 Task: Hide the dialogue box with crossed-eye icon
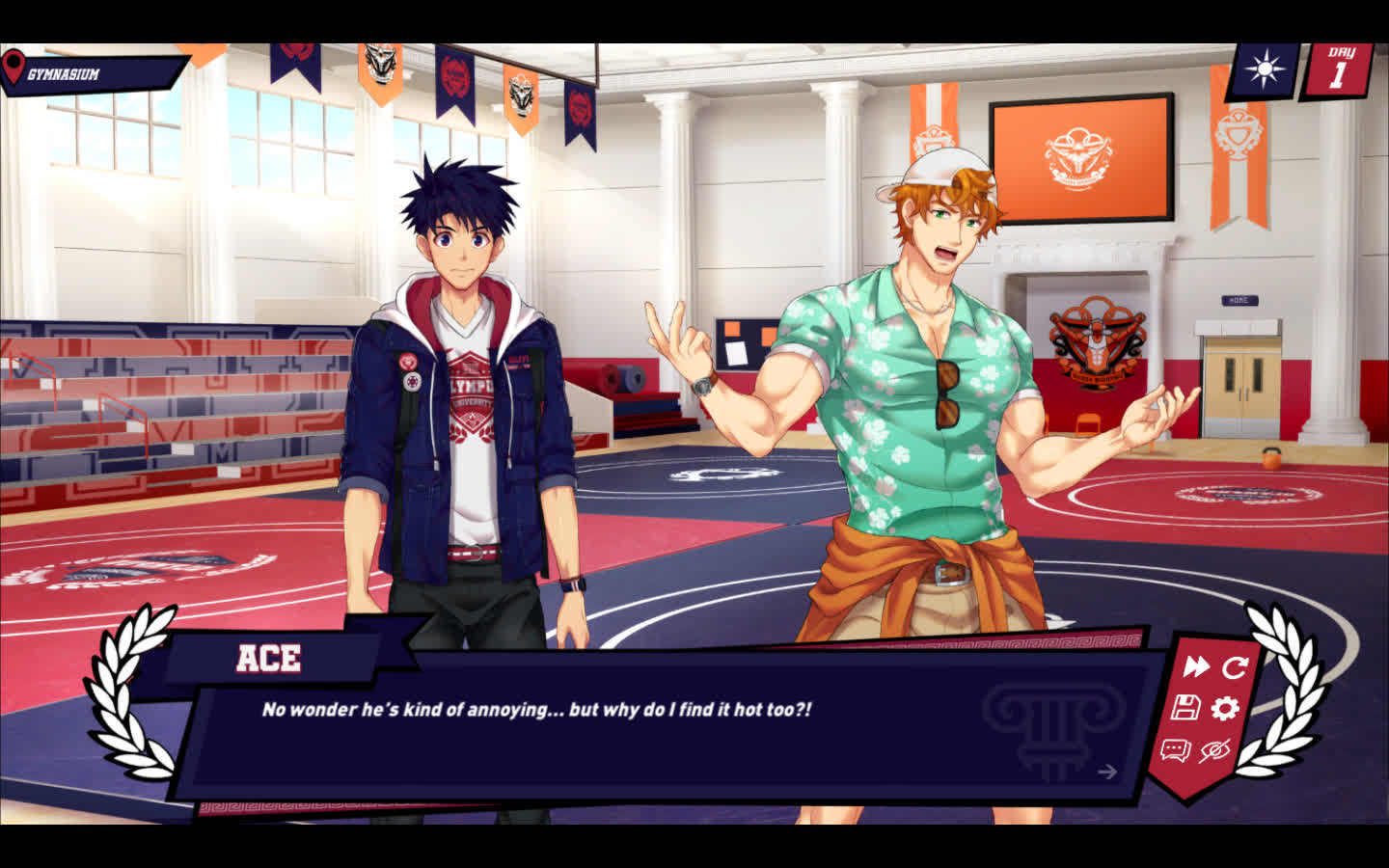click(1215, 750)
